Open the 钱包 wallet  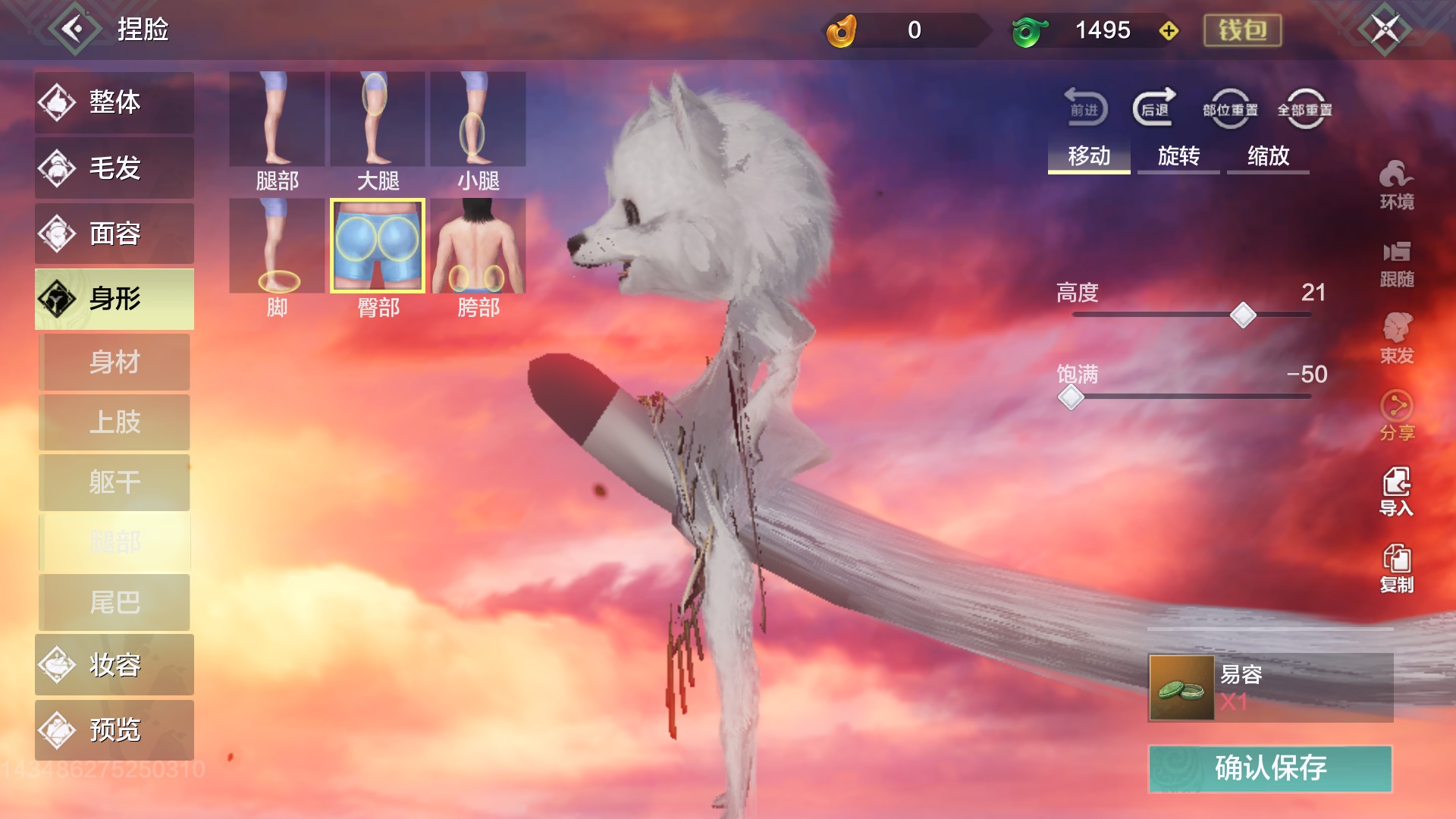pos(1242,30)
